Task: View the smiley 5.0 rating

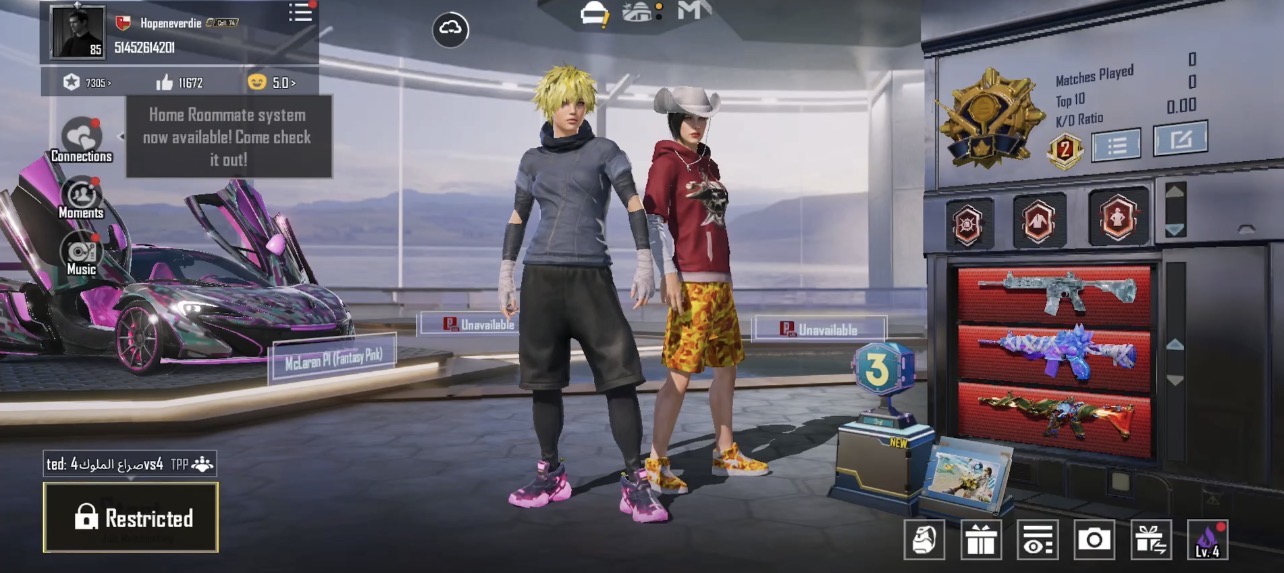Action: click(x=269, y=83)
